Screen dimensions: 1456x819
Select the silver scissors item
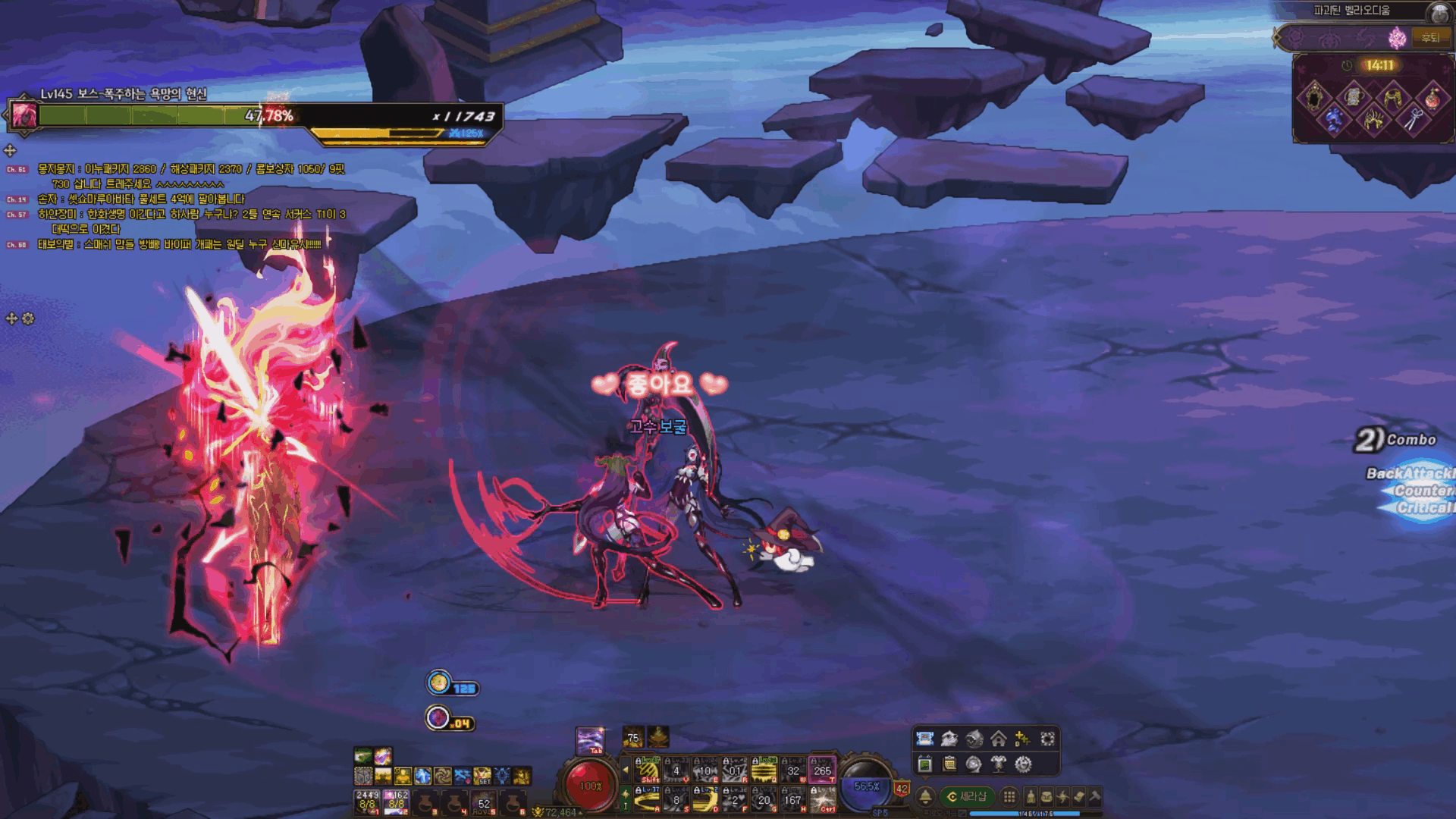coord(1412,119)
